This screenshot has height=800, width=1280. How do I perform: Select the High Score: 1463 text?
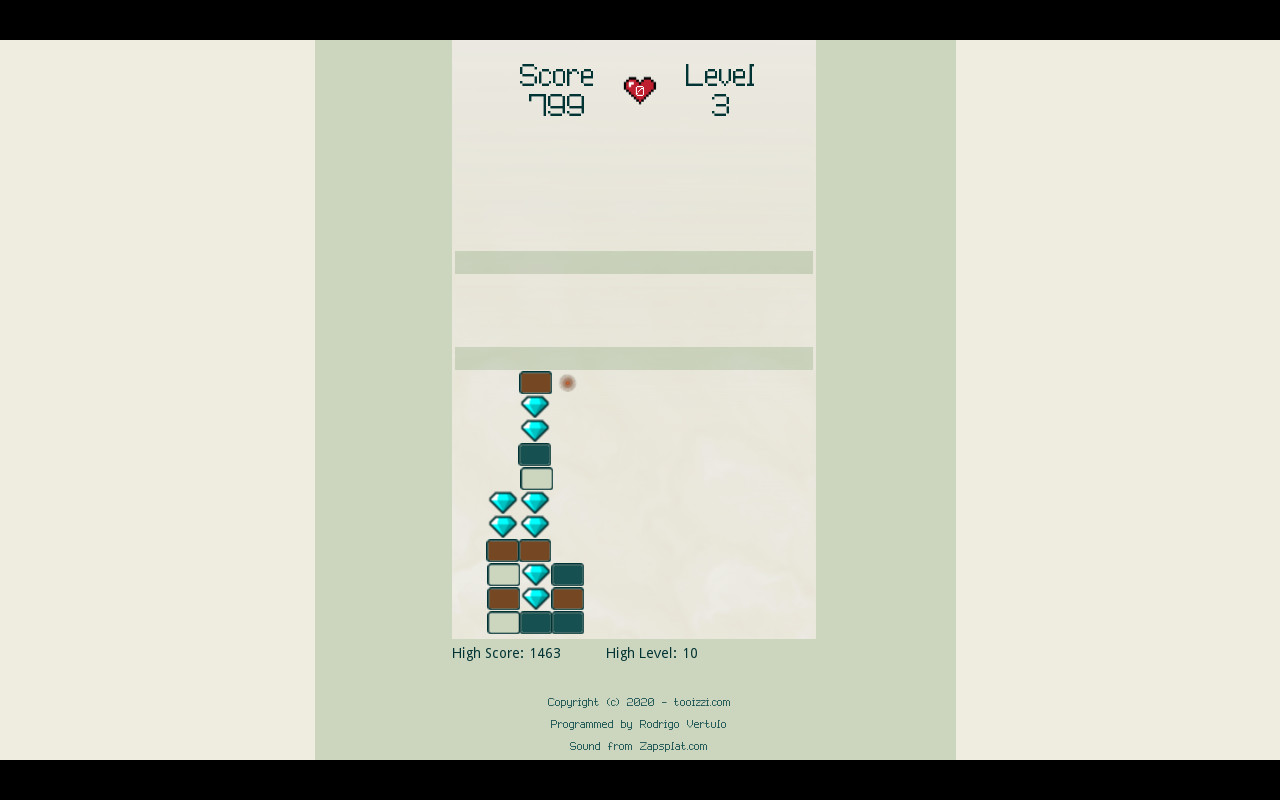point(506,653)
